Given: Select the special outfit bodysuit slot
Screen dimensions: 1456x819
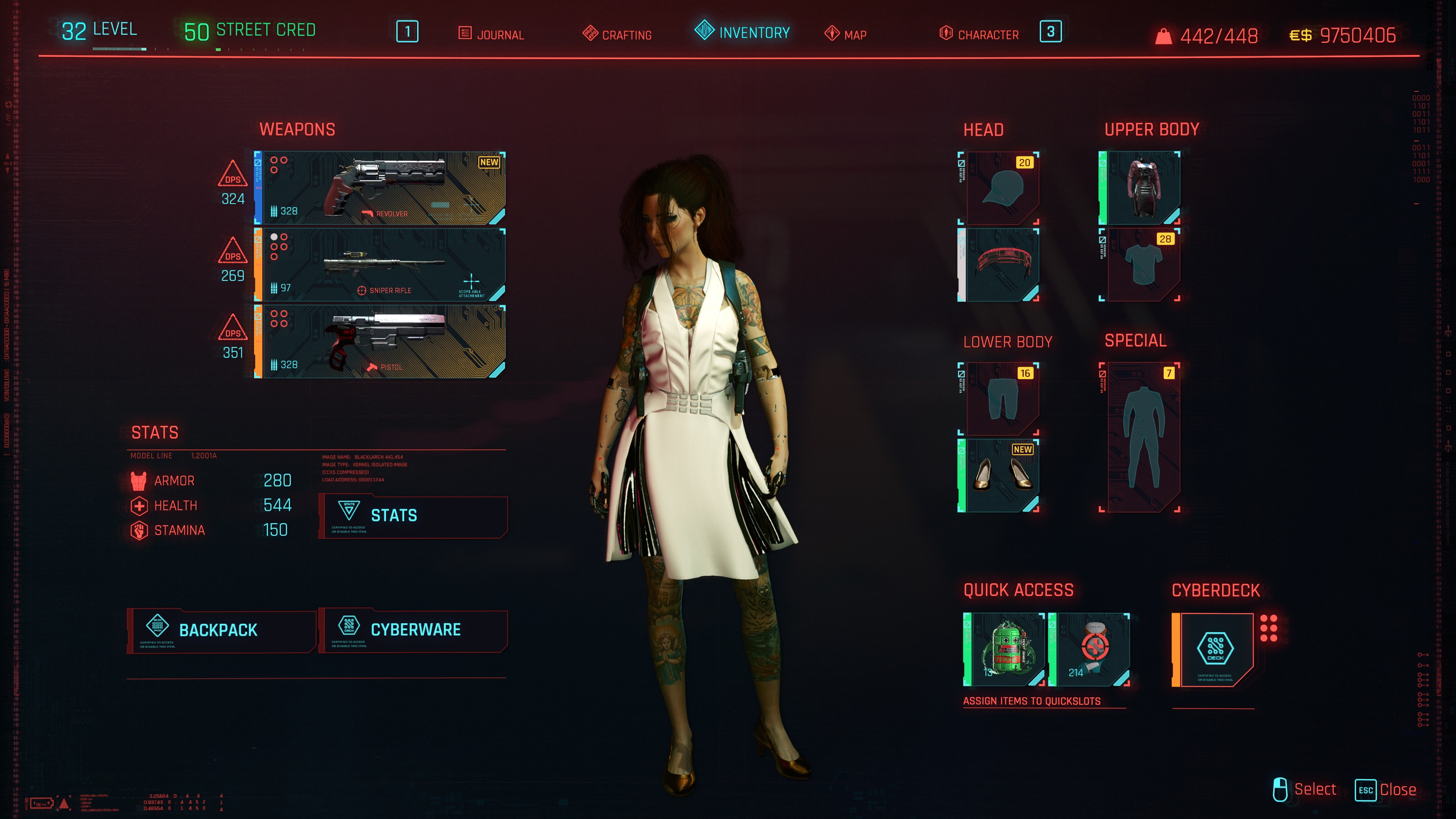Looking at the screenshot, I should tap(1140, 437).
